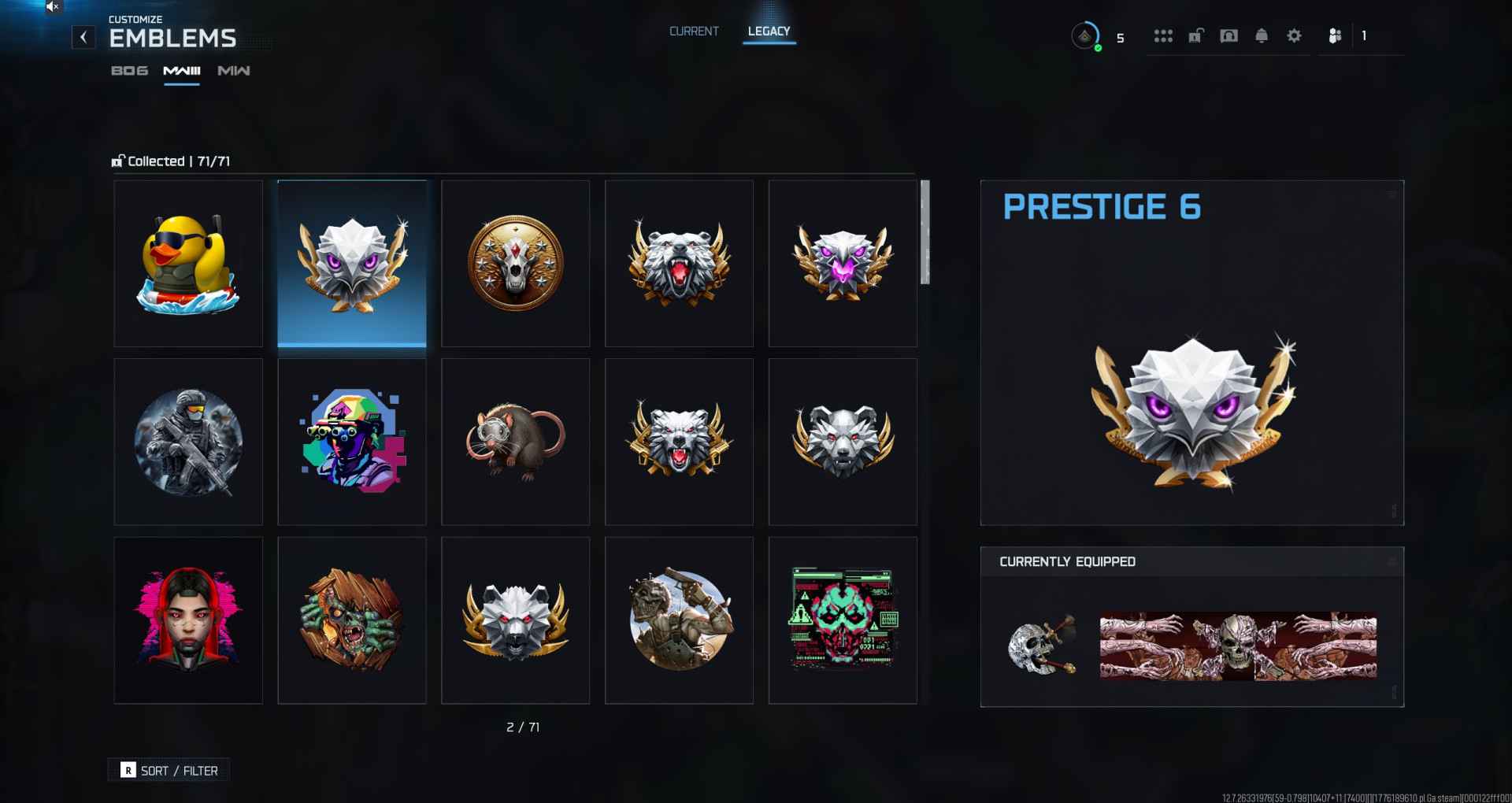Mute audio with the speaker icon in the corner
Image resolution: width=1512 pixels, height=803 pixels.
[53, 7]
